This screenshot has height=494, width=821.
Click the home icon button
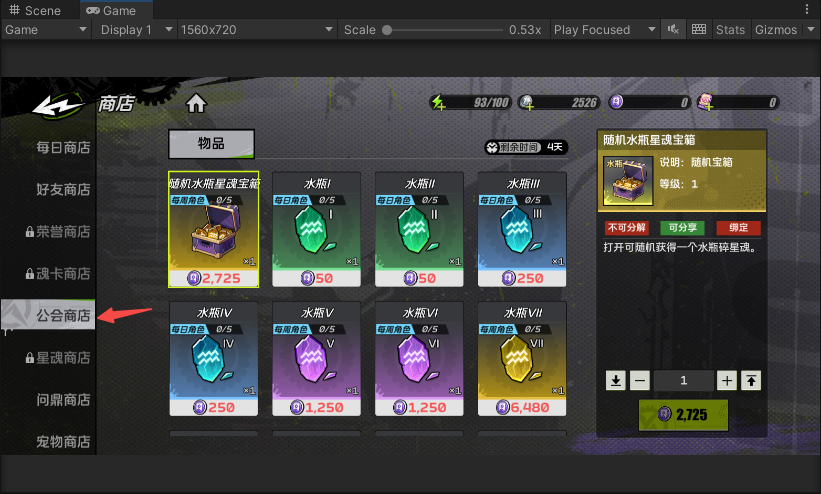196,103
